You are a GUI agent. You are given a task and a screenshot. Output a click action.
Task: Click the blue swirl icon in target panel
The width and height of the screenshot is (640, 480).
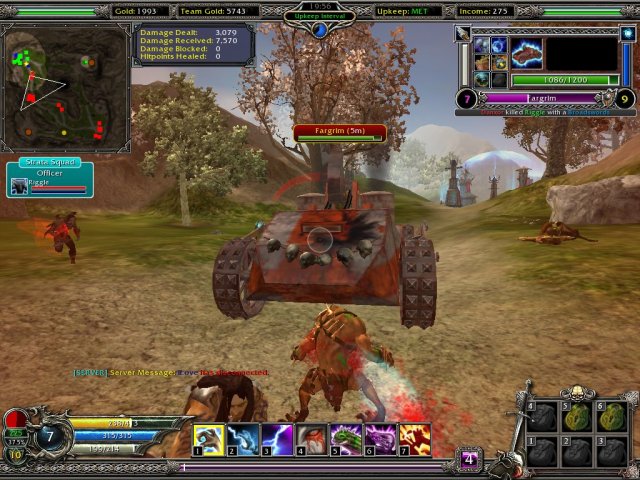[498, 46]
